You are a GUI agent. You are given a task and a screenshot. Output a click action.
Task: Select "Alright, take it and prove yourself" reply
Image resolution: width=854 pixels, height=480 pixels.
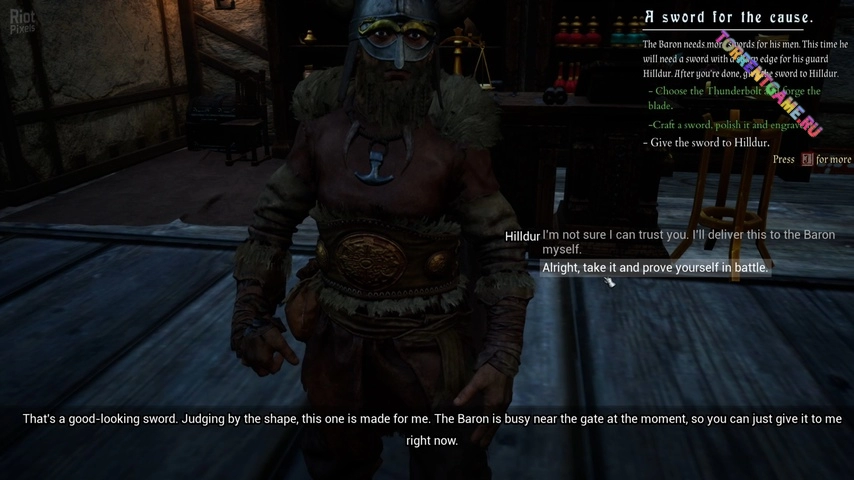[655, 268]
